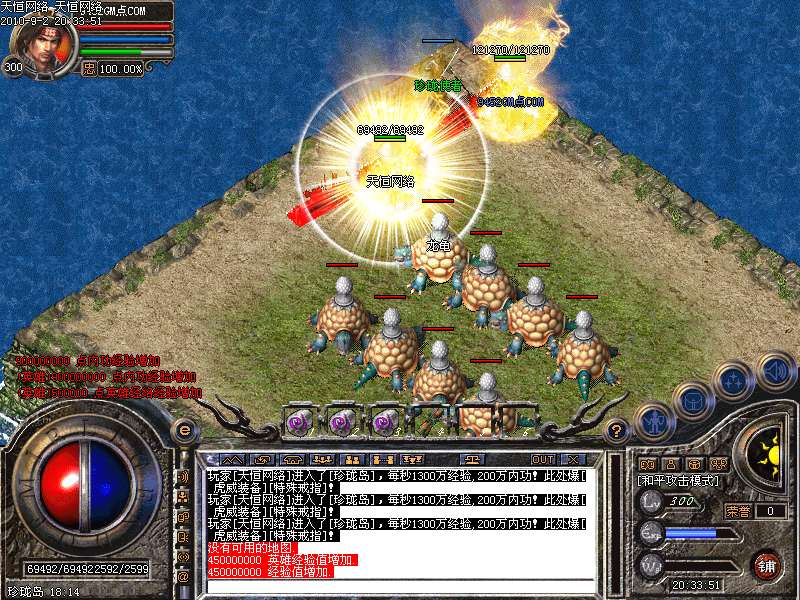Click the OUT button above chat
Screen dimensions: 800x600
pos(543,459)
